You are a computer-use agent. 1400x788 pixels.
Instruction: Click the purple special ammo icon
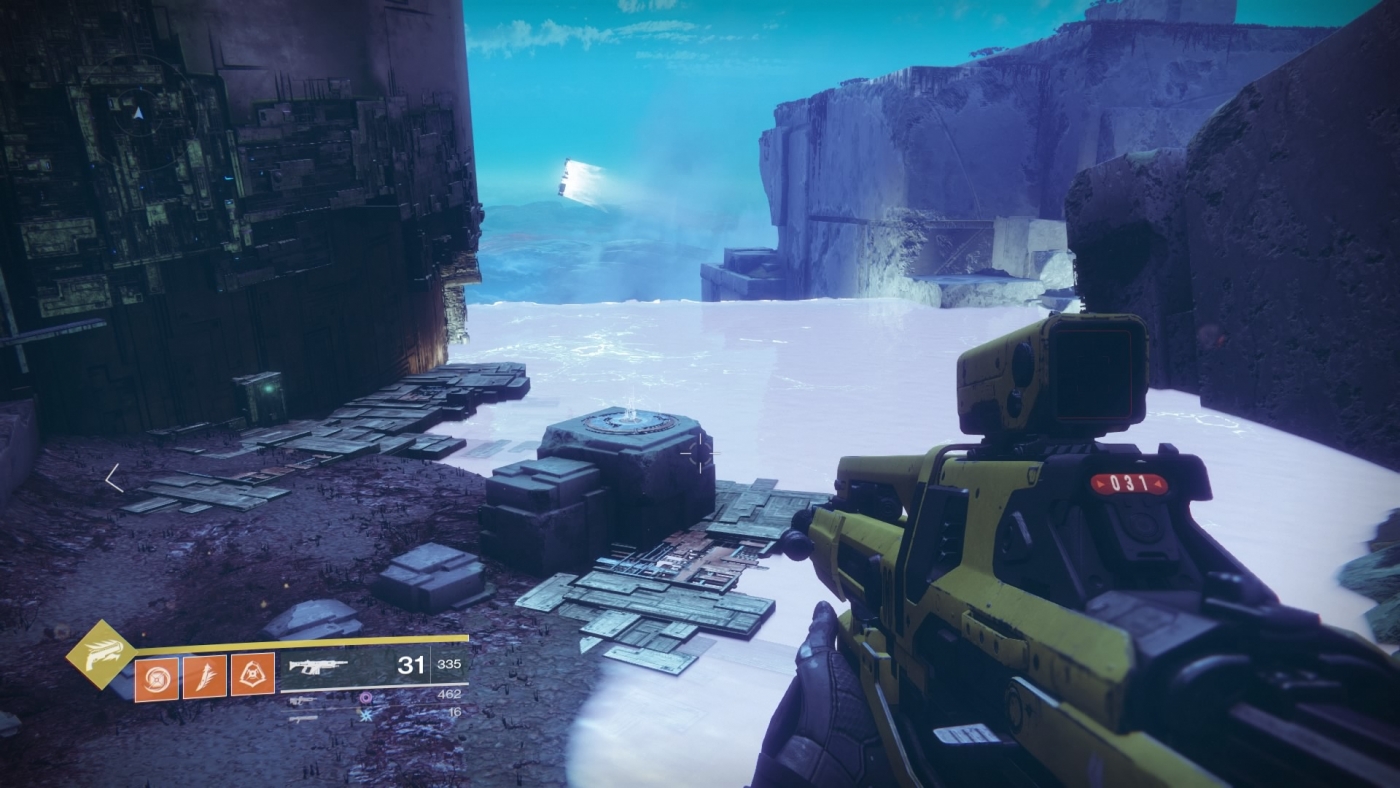pyautogui.click(x=365, y=698)
